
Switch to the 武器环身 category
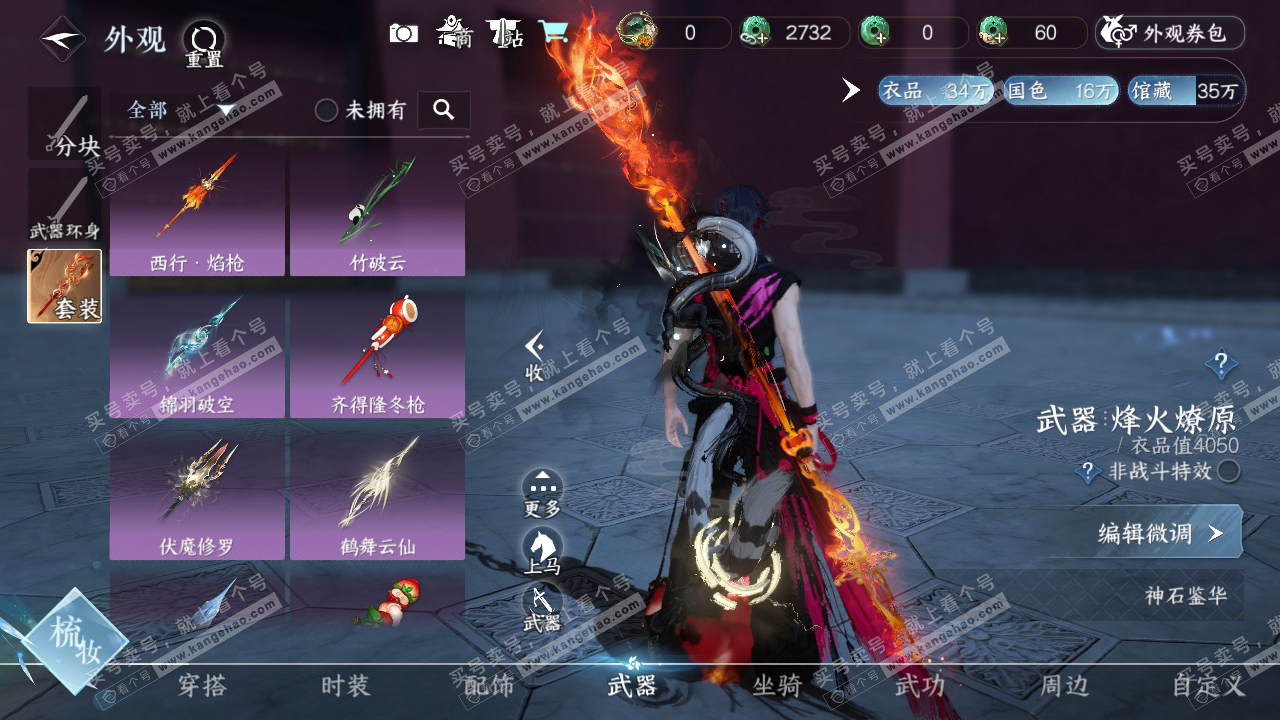pyautogui.click(x=64, y=207)
